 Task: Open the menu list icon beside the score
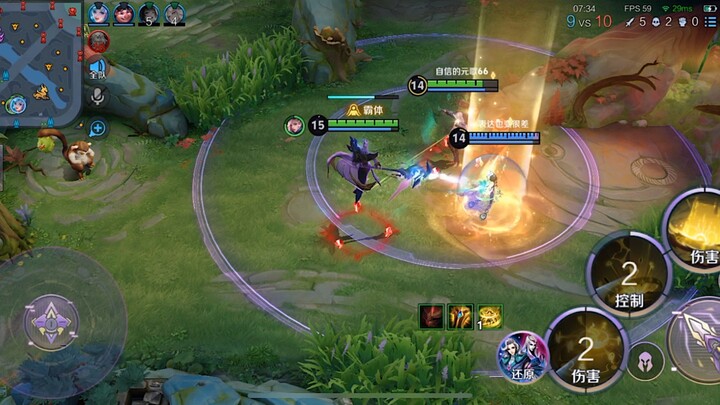[x=710, y=21]
